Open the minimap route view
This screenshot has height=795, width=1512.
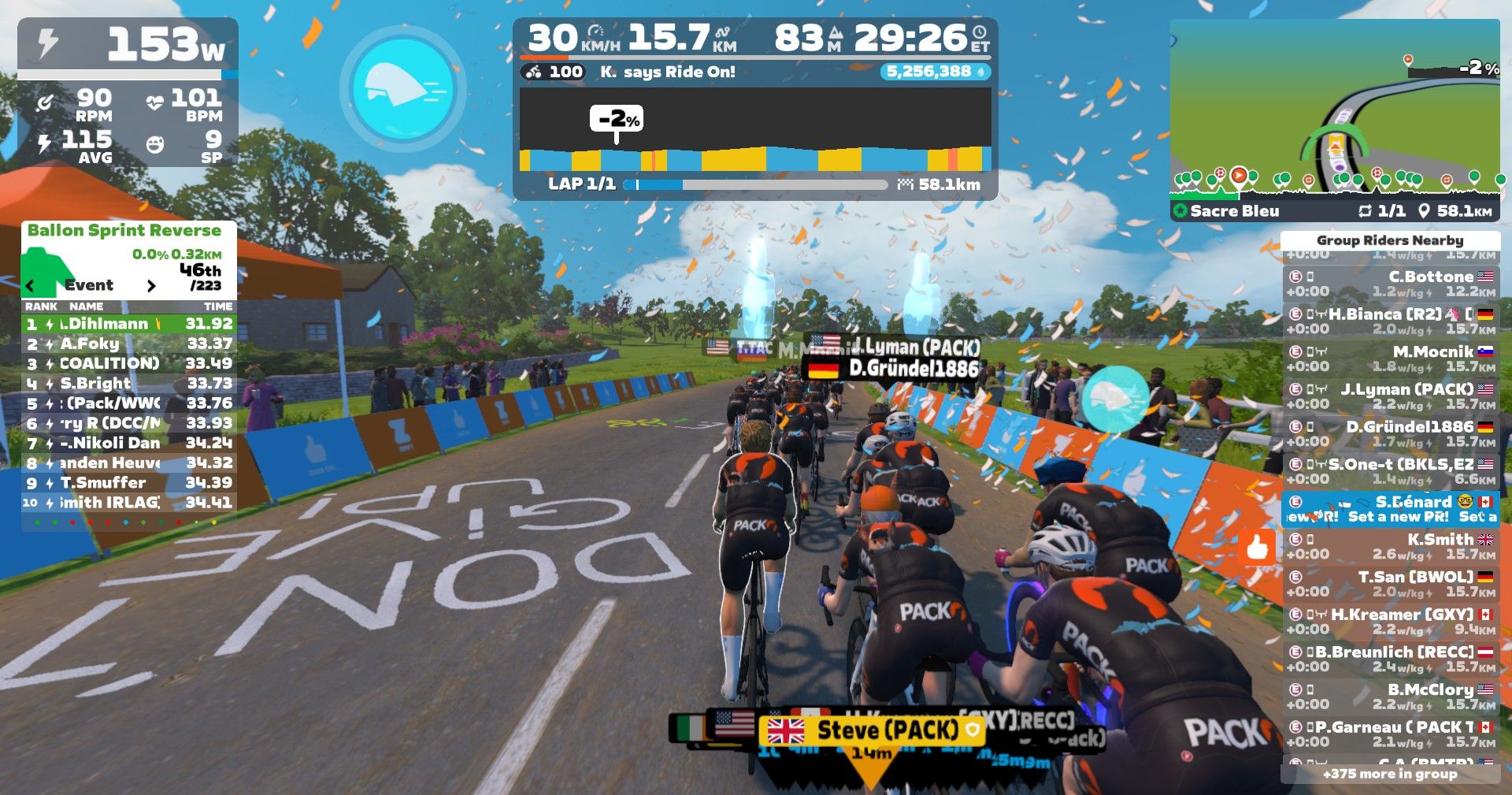1334,110
